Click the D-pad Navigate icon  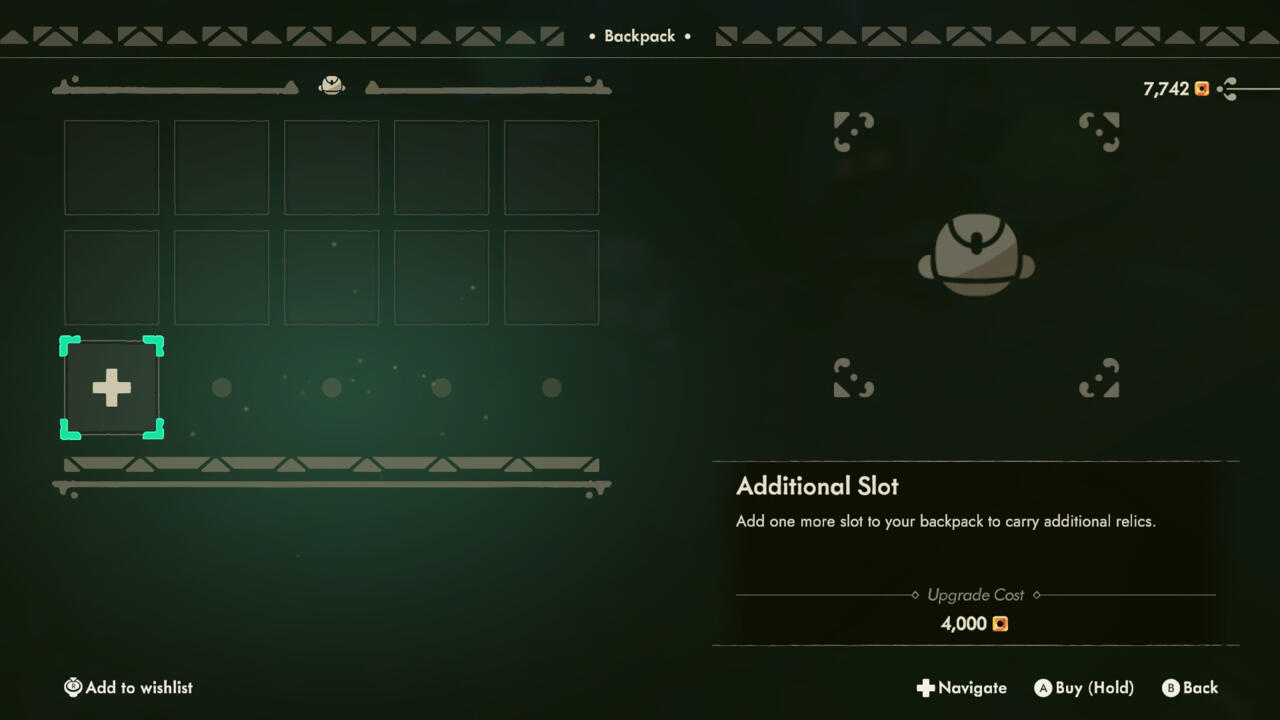pyautogui.click(x=926, y=688)
